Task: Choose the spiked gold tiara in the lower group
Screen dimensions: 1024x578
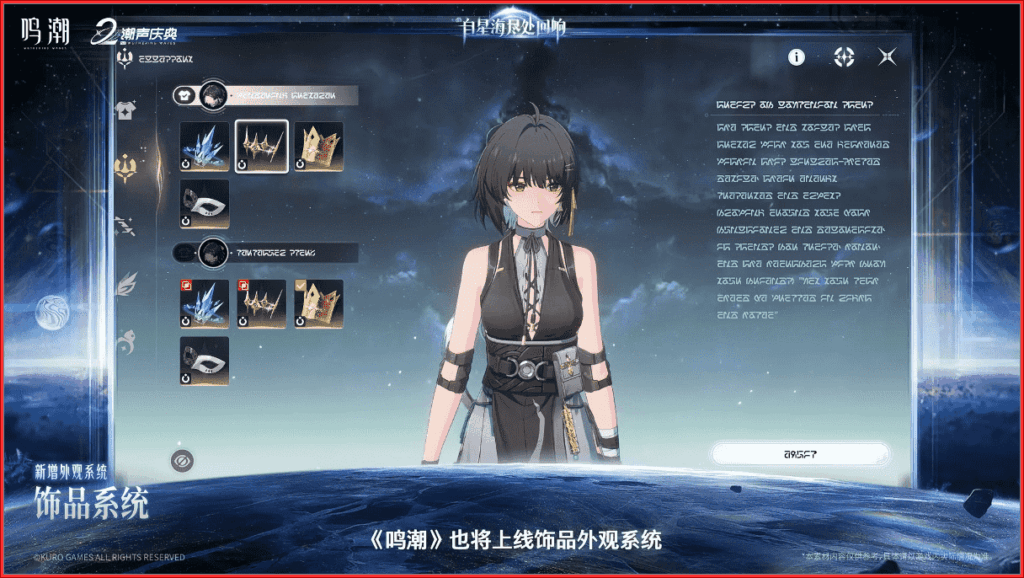Action: click(x=262, y=304)
